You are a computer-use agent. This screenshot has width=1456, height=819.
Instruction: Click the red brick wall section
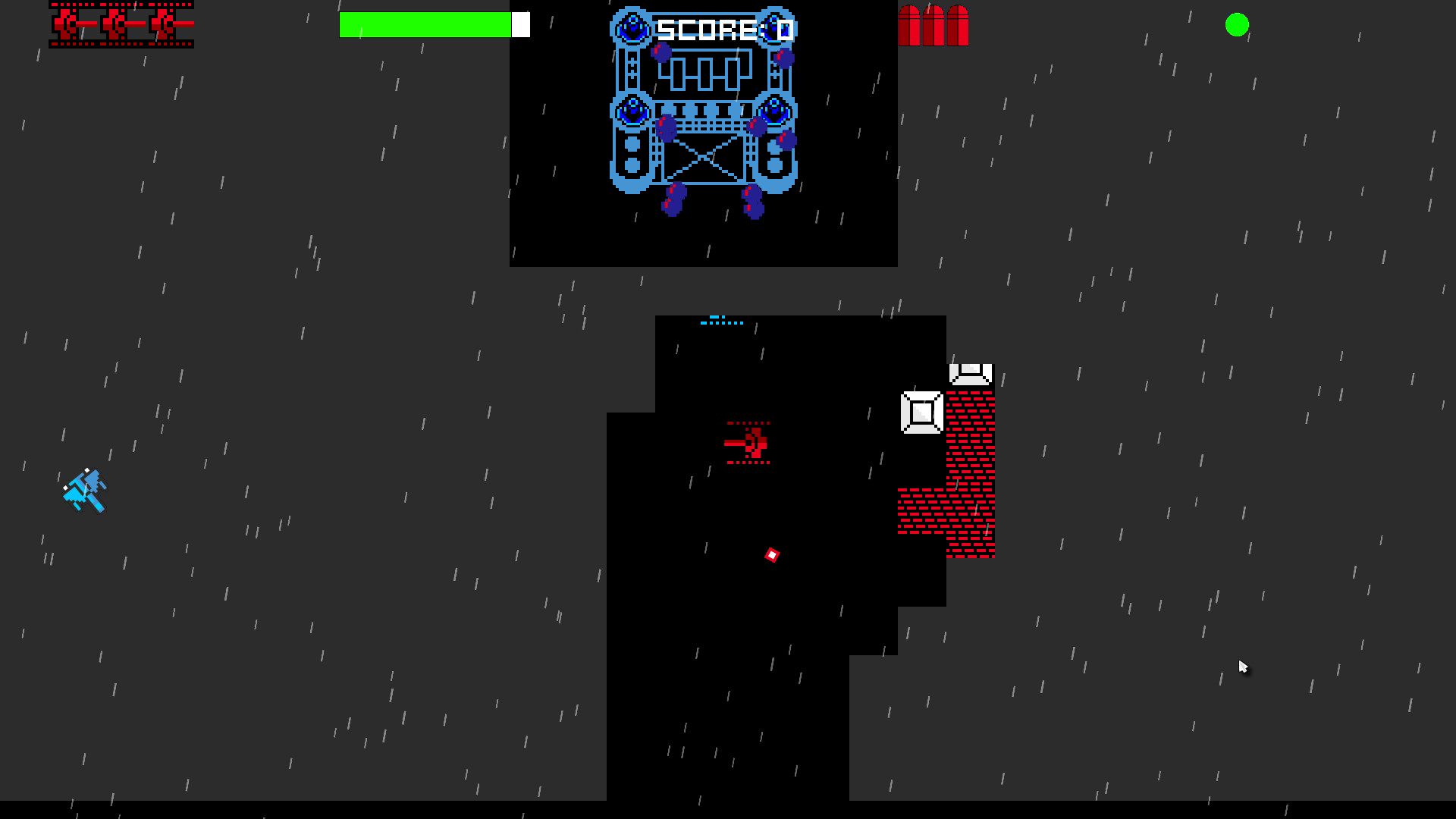tap(969, 432)
